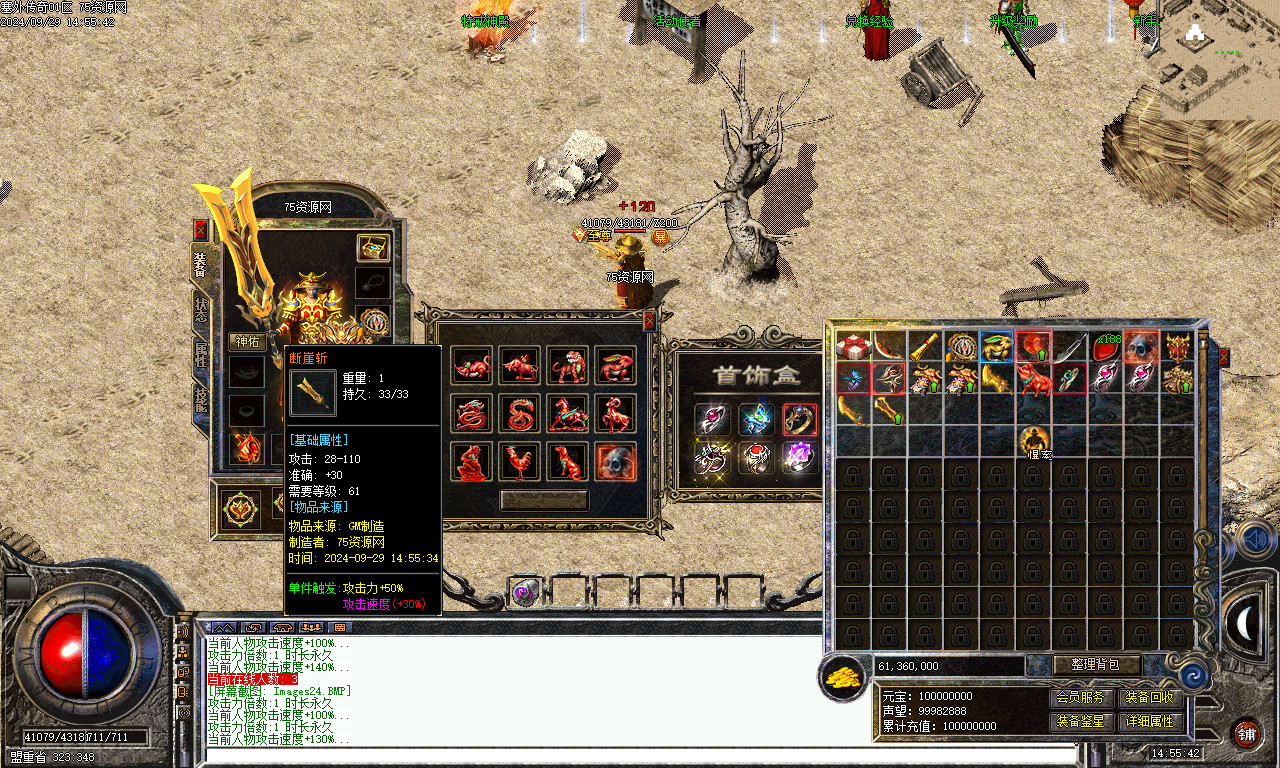The width and height of the screenshot is (1280, 768).
Task: Select the red horse zodiac slot
Action: tap(567, 413)
